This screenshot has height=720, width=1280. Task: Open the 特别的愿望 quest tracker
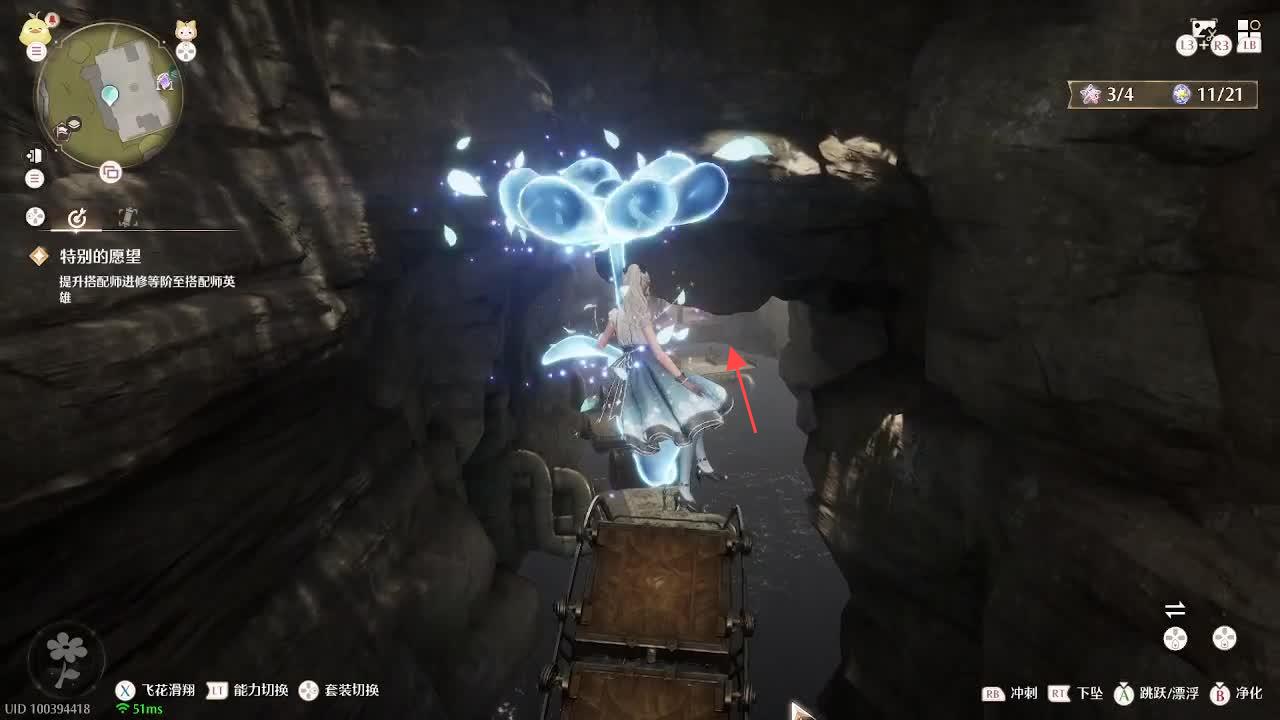pos(100,257)
